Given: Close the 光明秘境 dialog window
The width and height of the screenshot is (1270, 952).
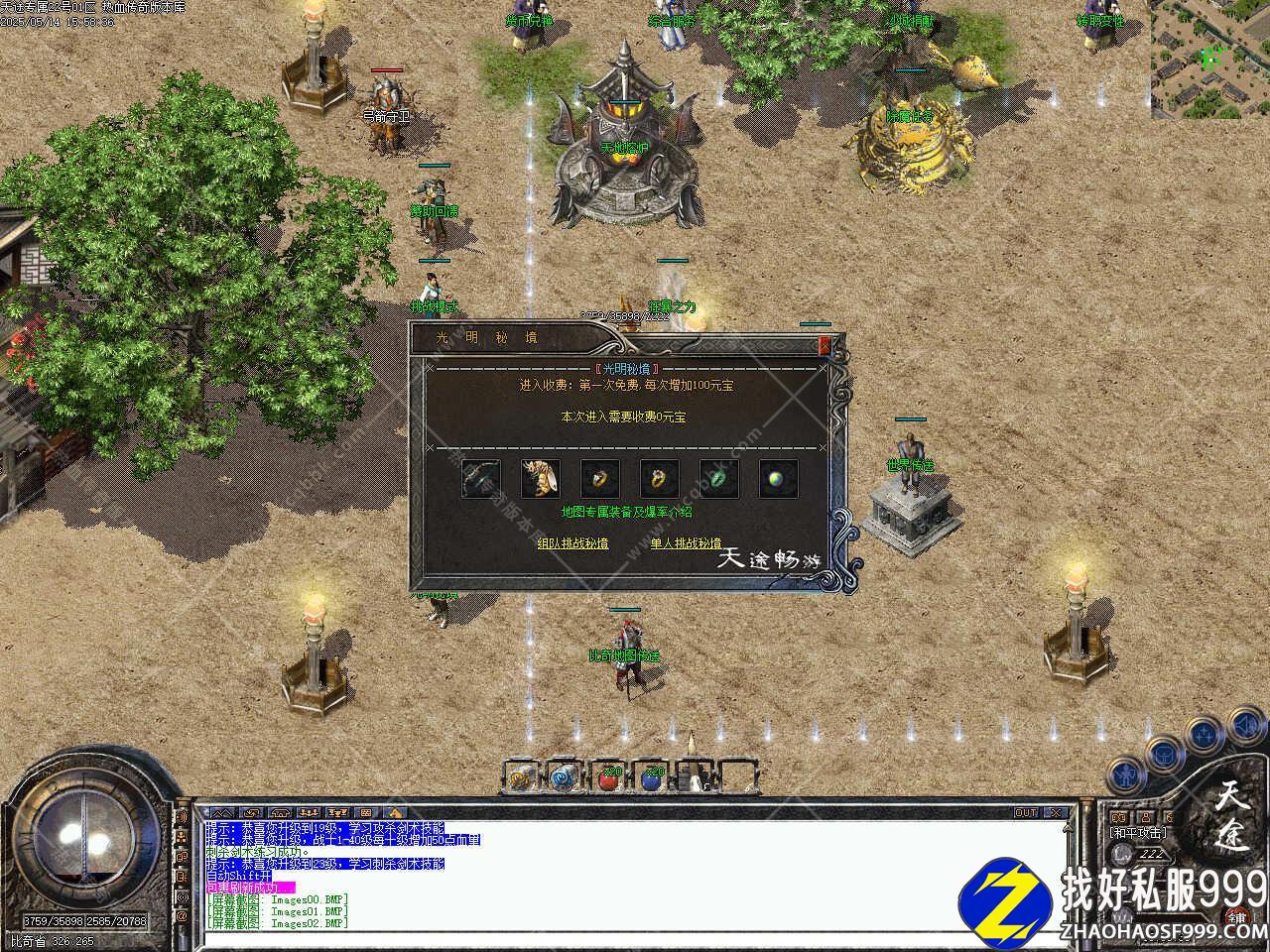Looking at the screenshot, I should click(x=824, y=345).
